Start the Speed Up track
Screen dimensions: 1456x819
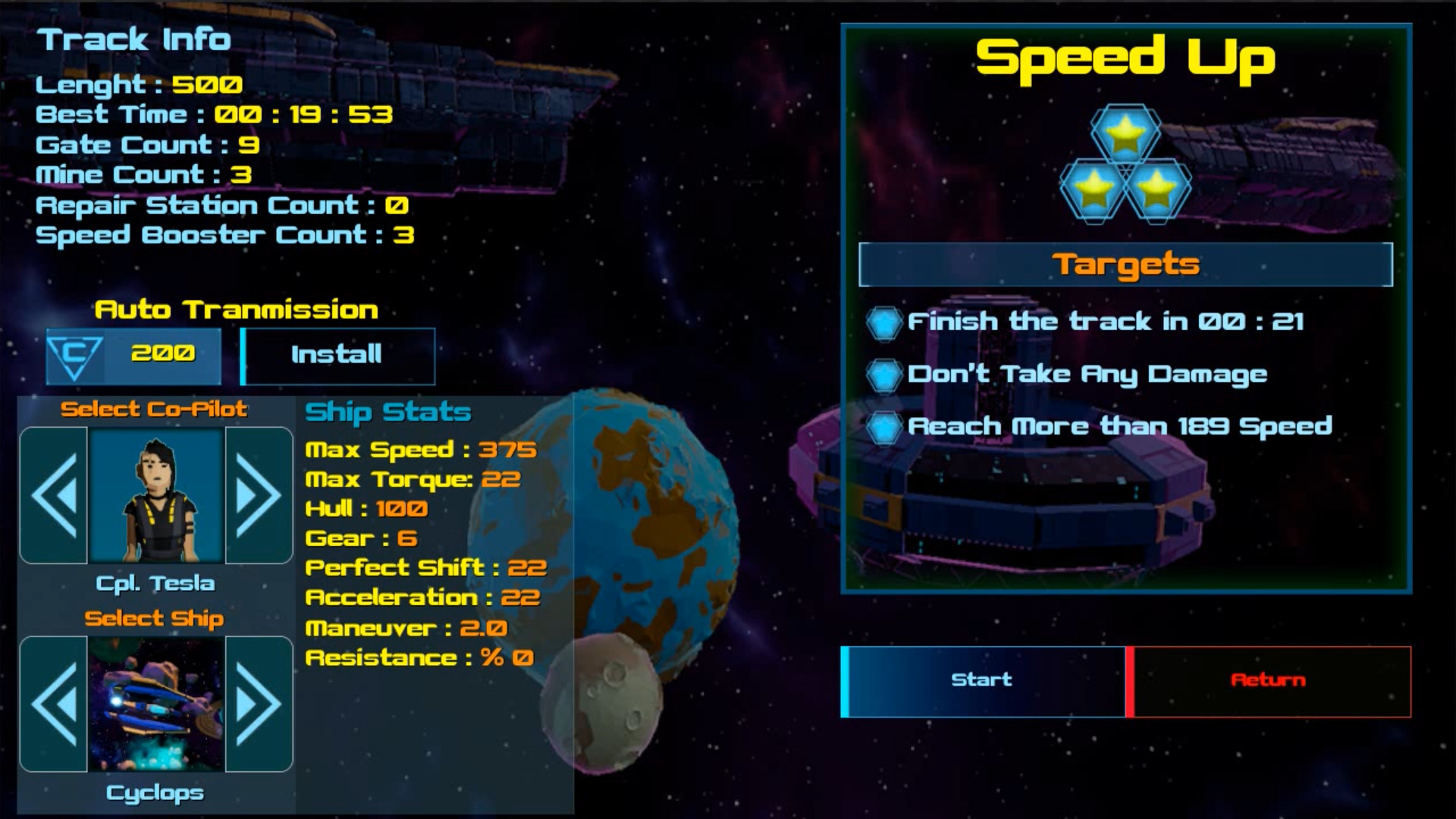coord(982,679)
